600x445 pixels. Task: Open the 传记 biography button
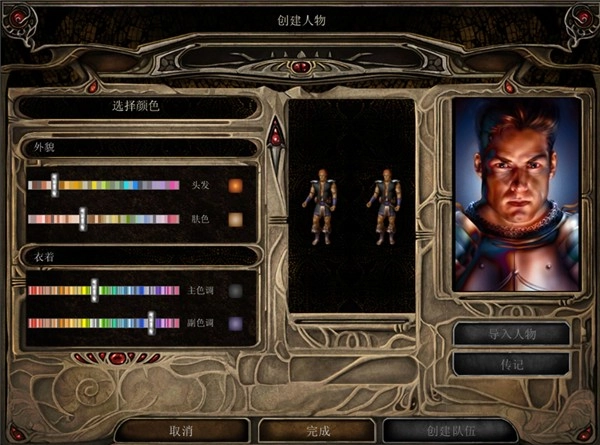511,364
